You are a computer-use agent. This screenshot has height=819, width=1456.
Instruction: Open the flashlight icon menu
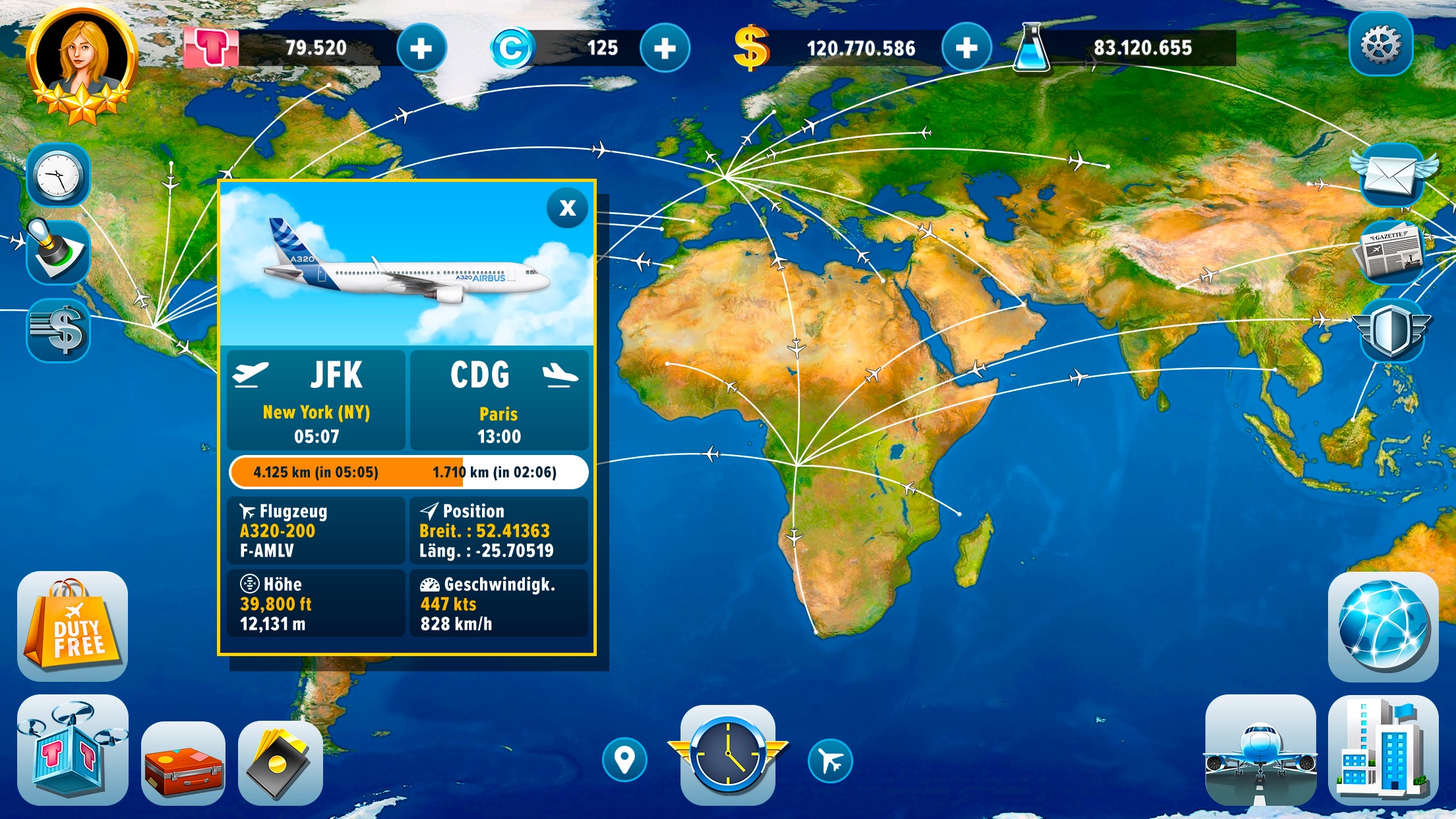58,252
